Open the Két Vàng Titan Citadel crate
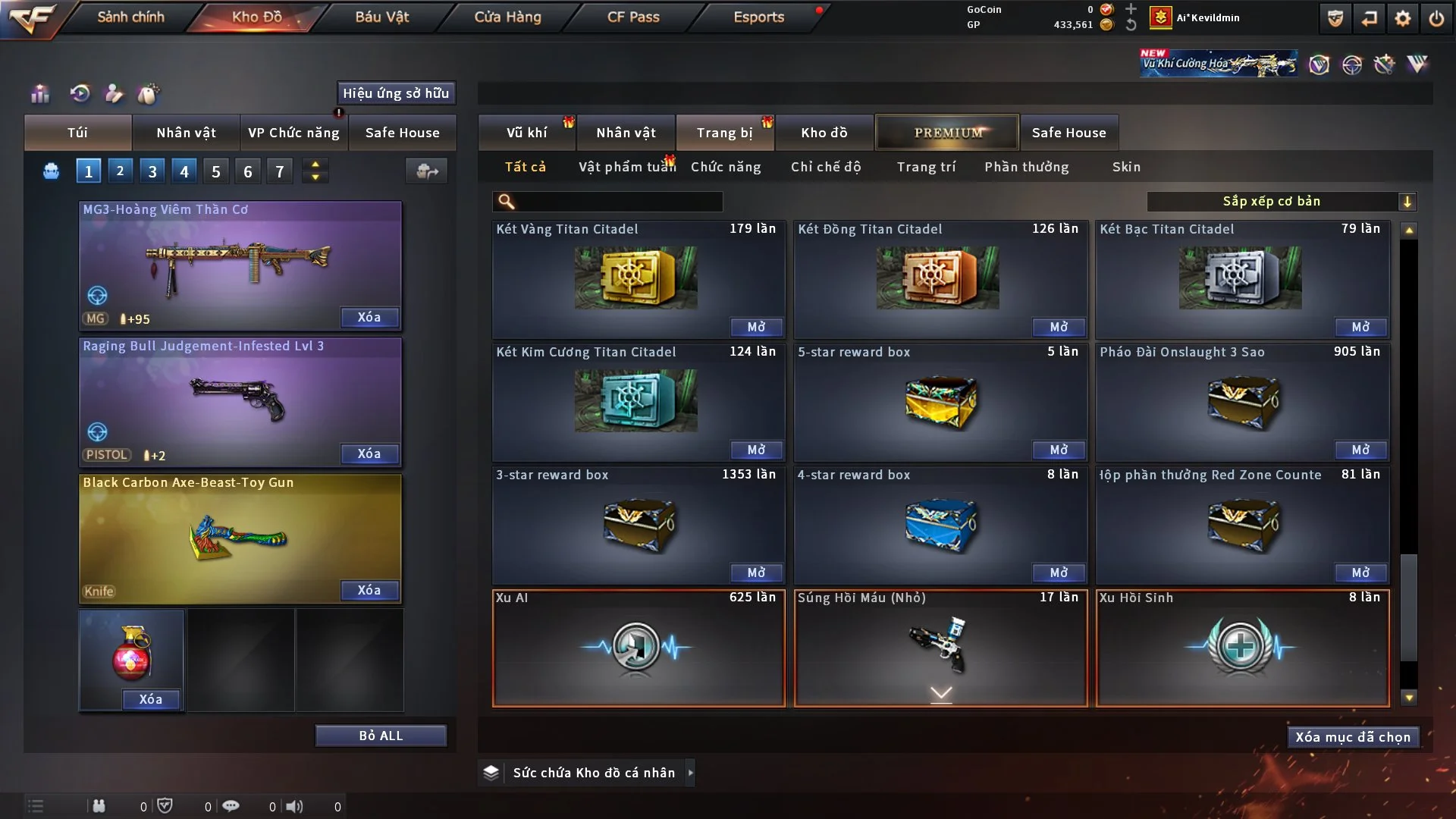Image resolution: width=1456 pixels, height=819 pixels. (755, 327)
